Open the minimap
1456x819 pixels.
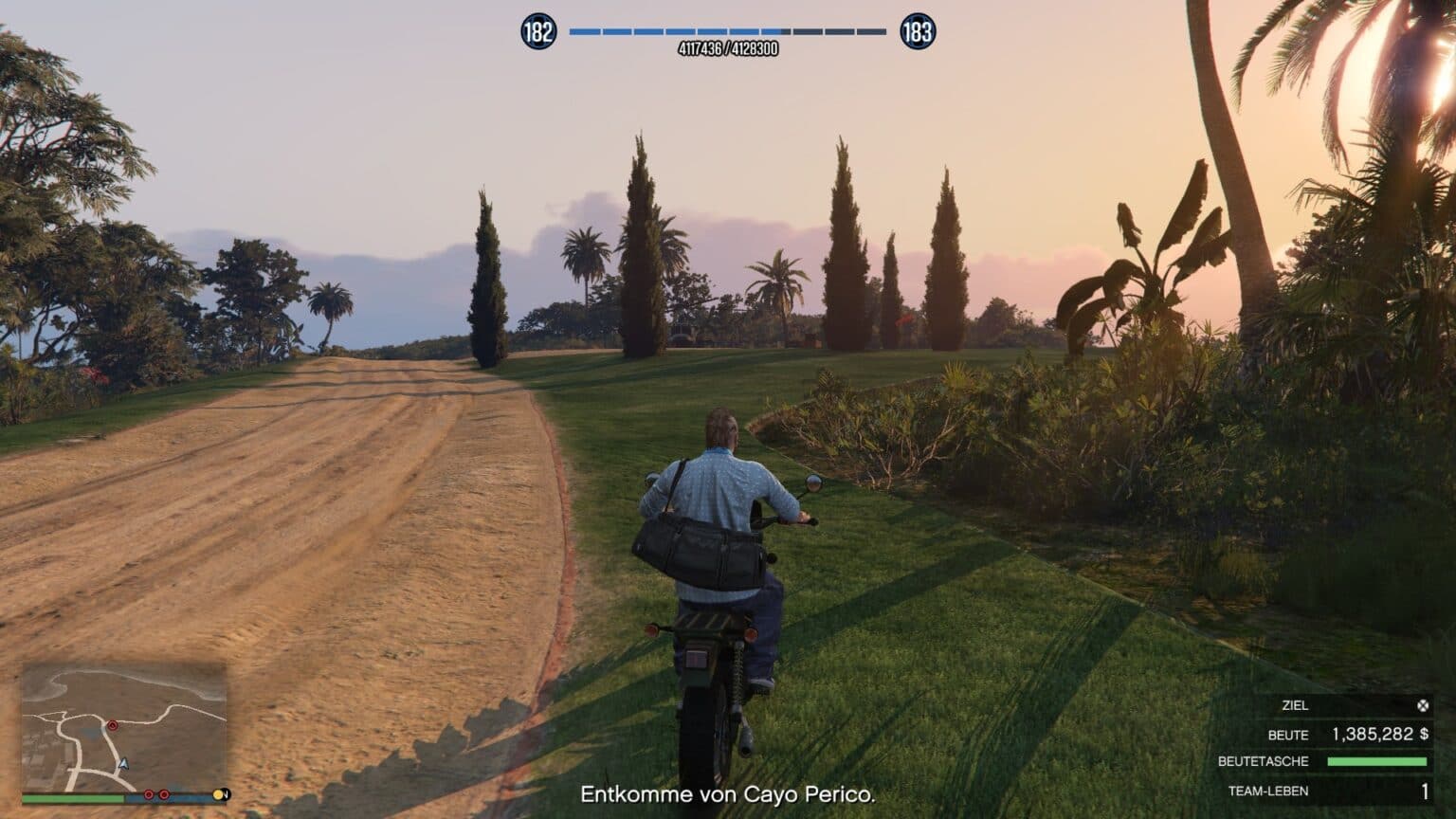pos(124,726)
